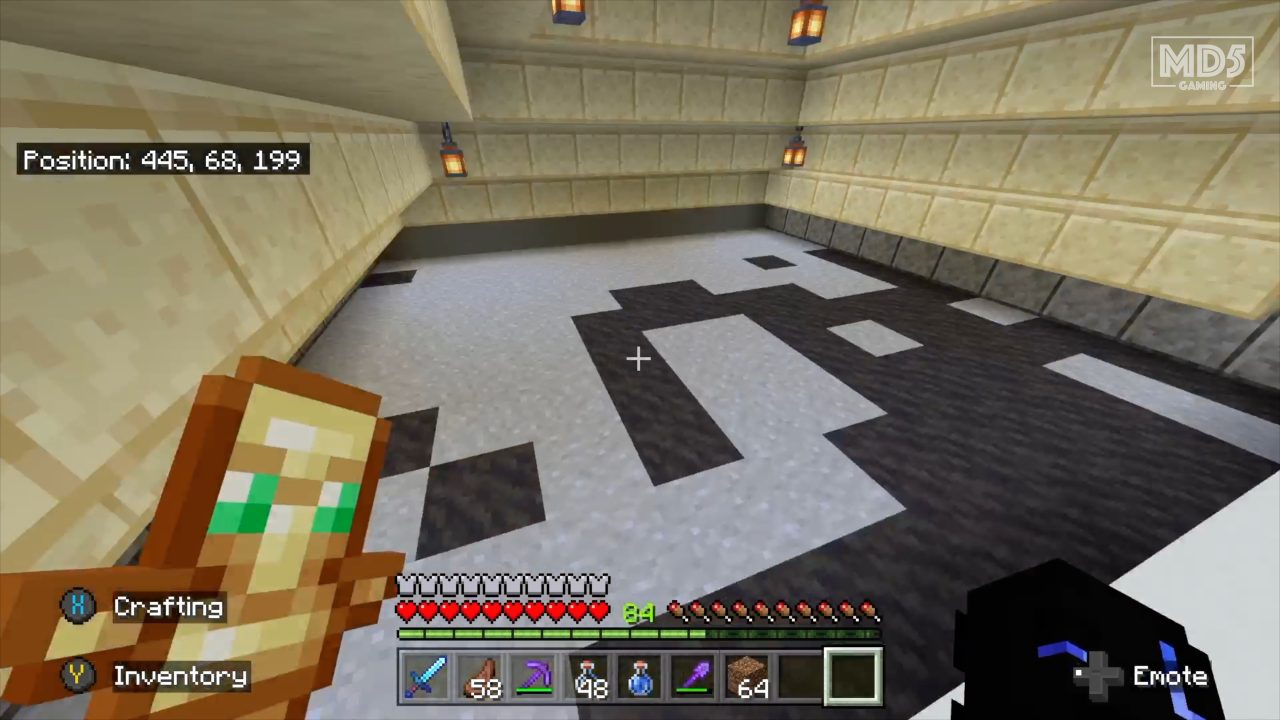Select the stack of 58 cooked porkchops
The image size is (1280, 720).
pyautogui.click(x=481, y=677)
